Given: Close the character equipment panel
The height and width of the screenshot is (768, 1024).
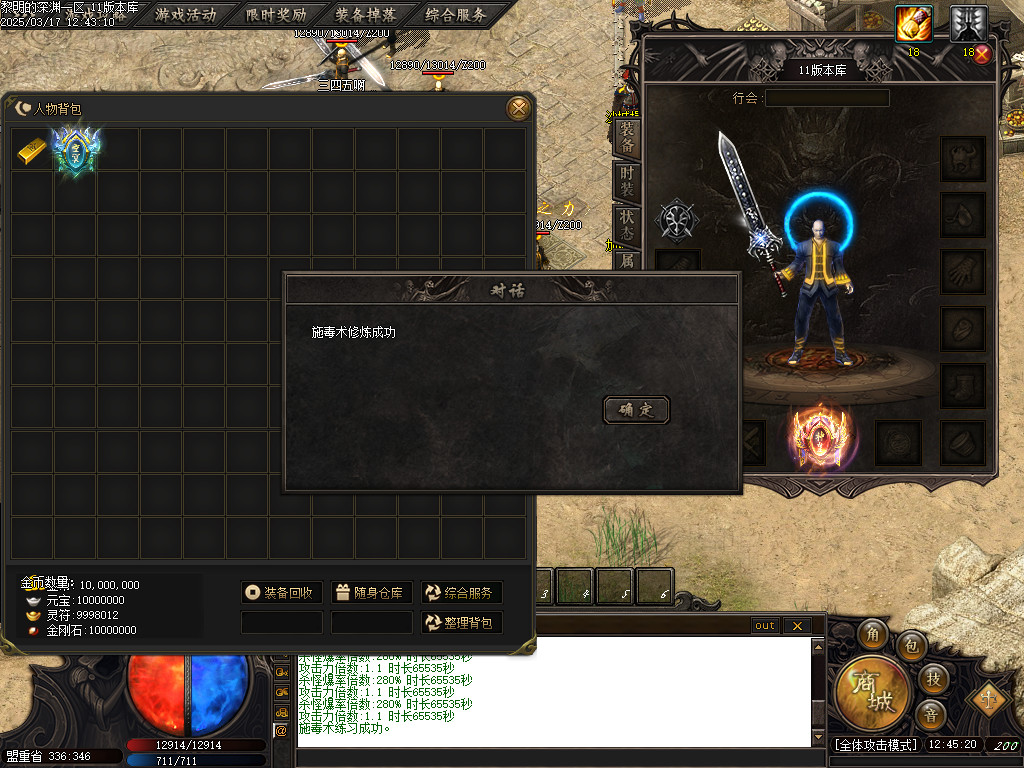Looking at the screenshot, I should [x=982, y=54].
